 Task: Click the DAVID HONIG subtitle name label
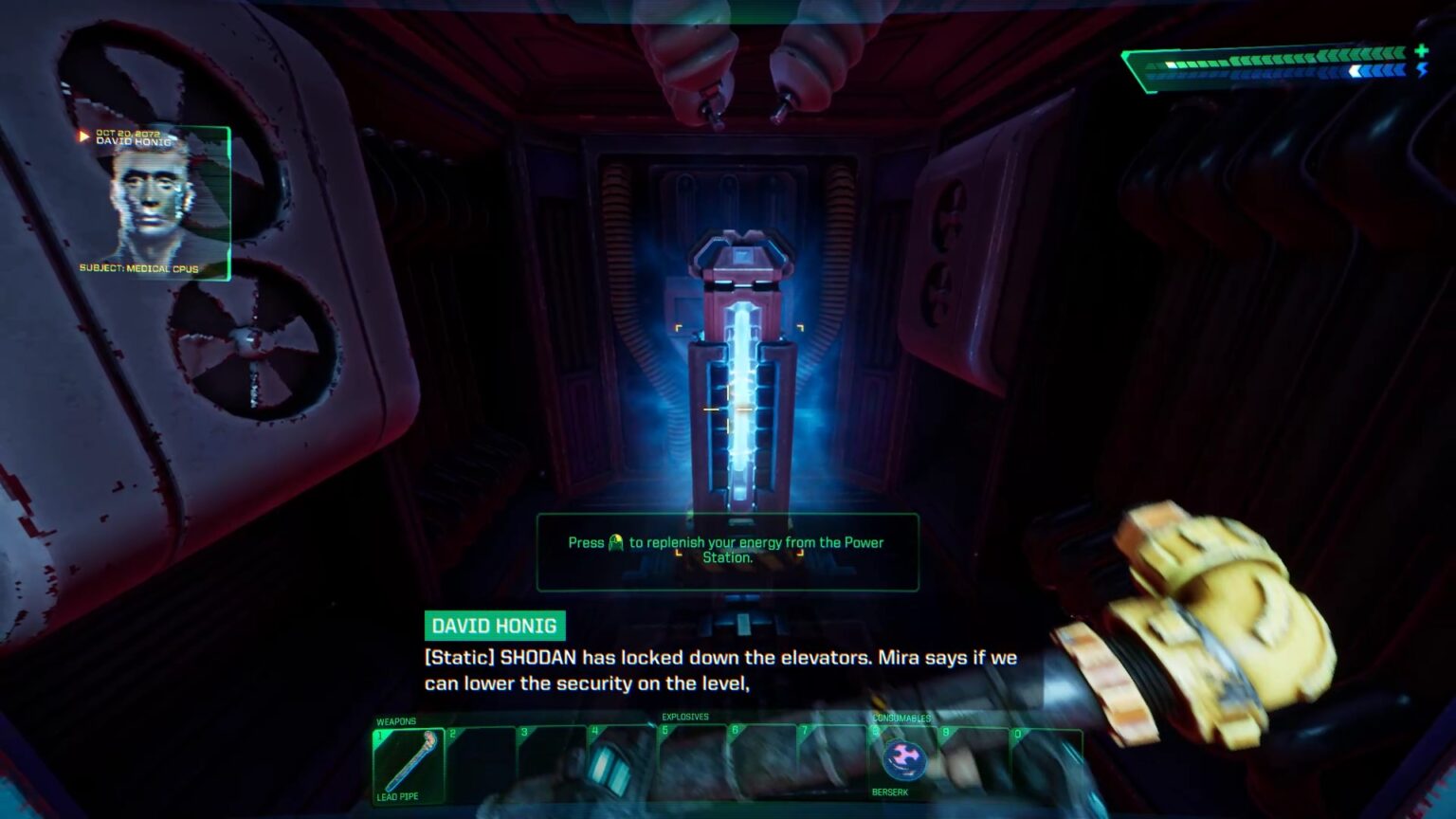click(495, 626)
